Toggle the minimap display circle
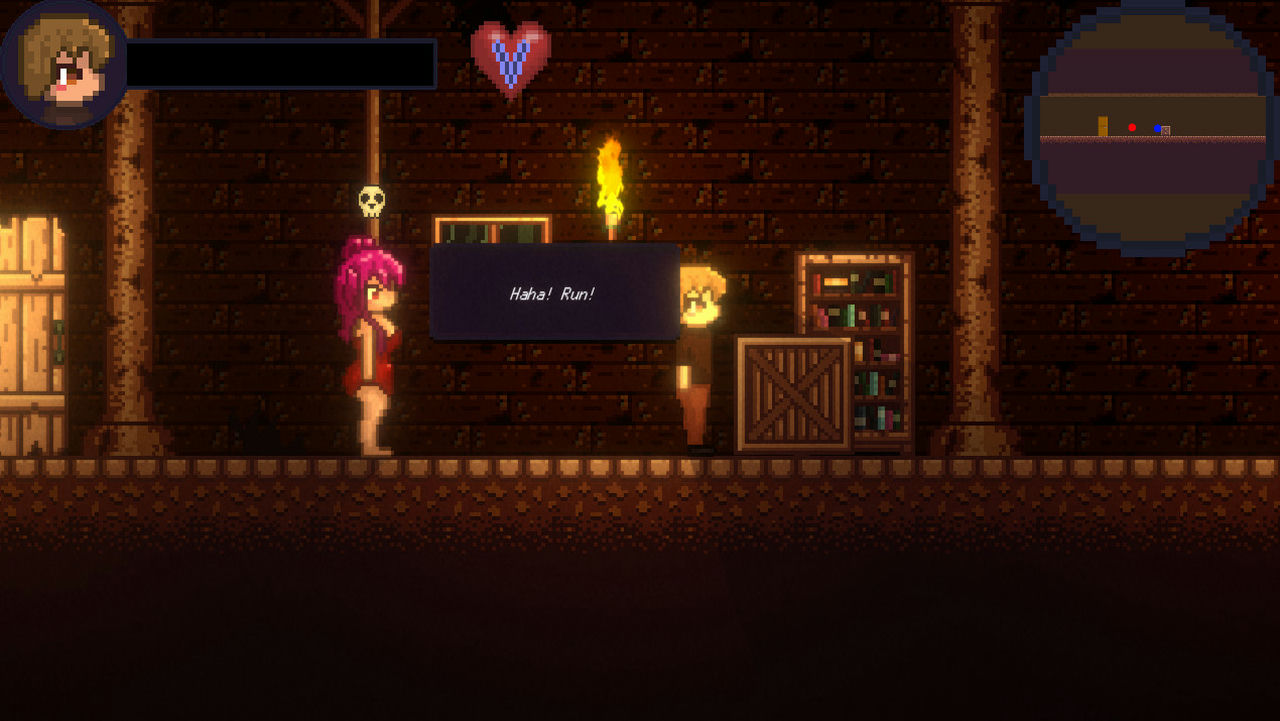The image size is (1280, 721). [x=1148, y=126]
